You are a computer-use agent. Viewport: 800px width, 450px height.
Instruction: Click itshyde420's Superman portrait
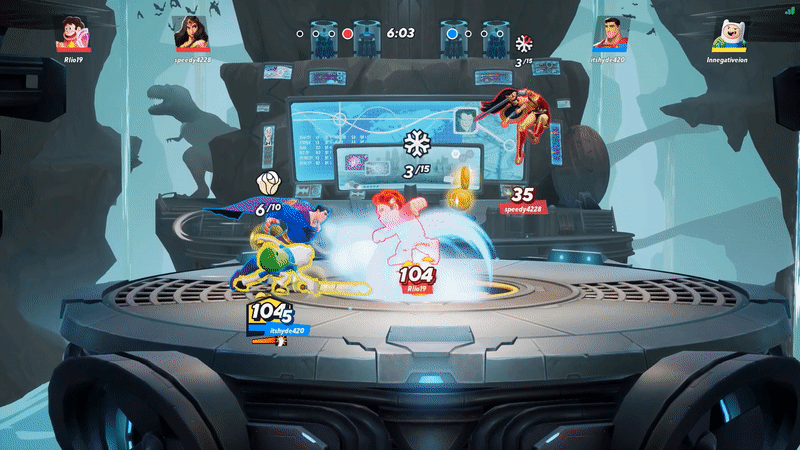610,33
